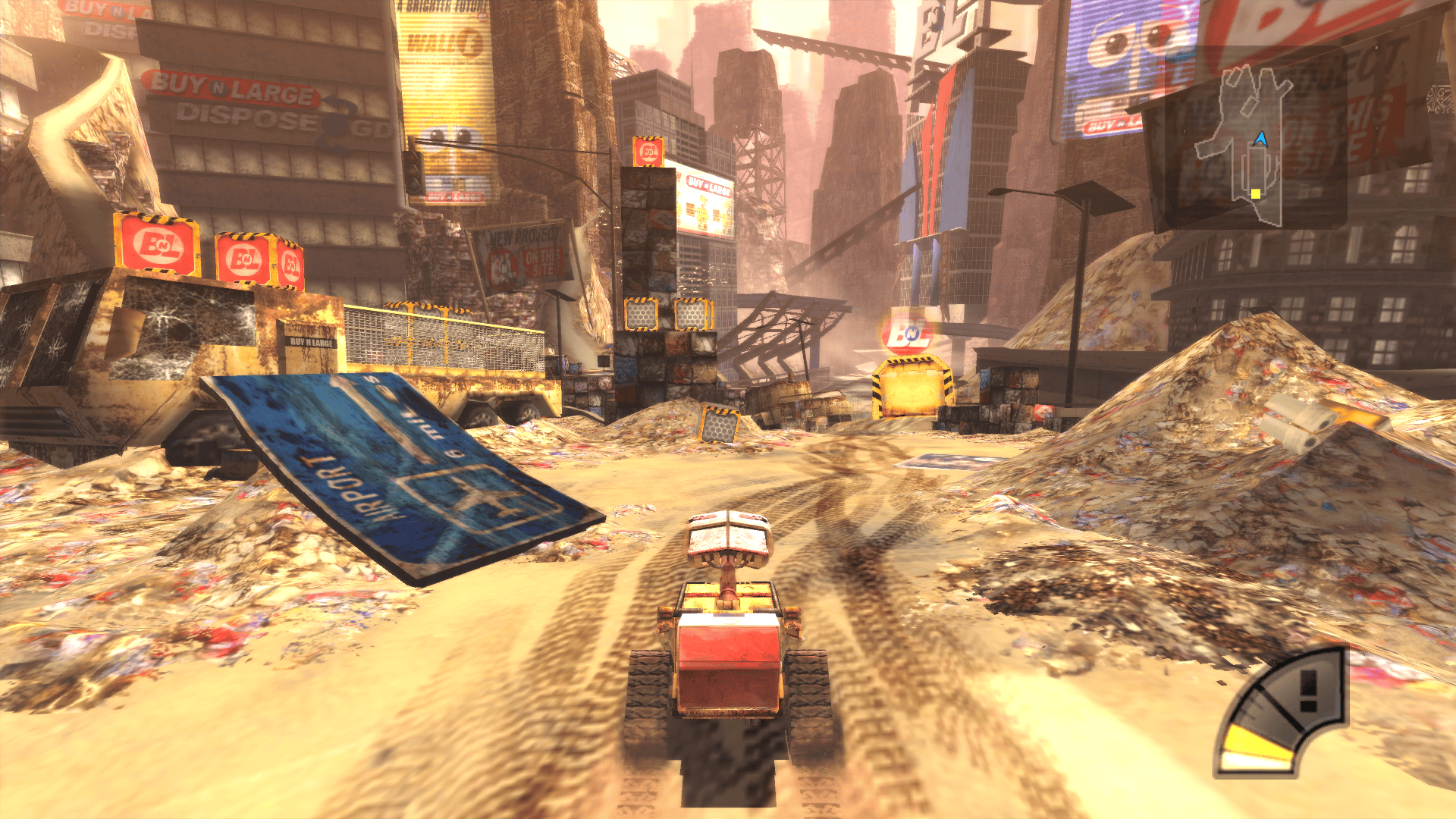
Task: Click the exclamation mark alert icon
Action: tap(1308, 692)
